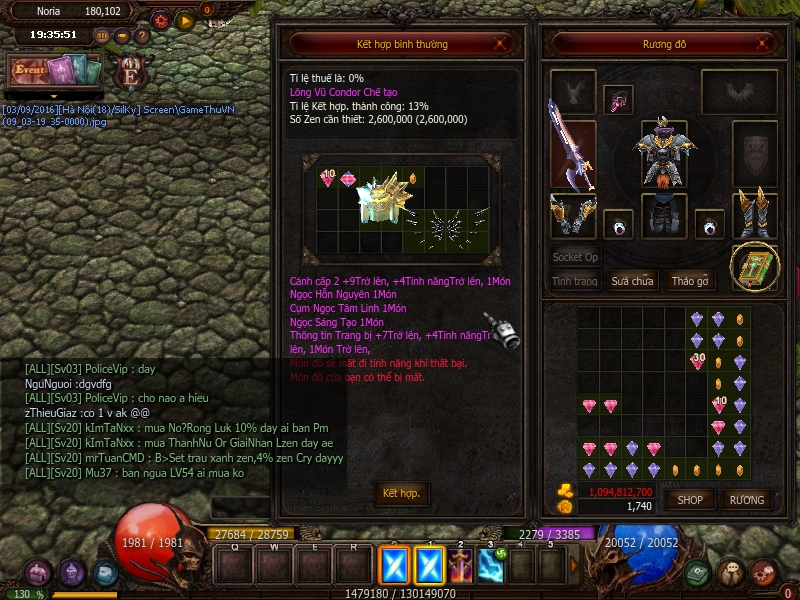Close the Rương đồ inventory panel

coord(764,43)
